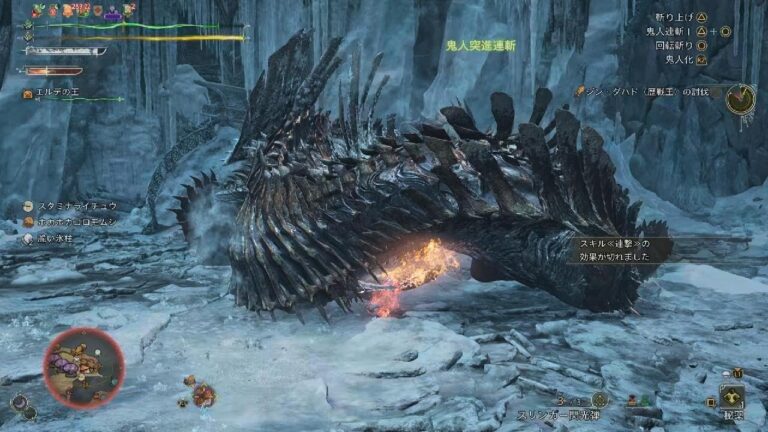Select the item slot in the item bar
The height and width of the screenshot is (432, 768).
733,396
